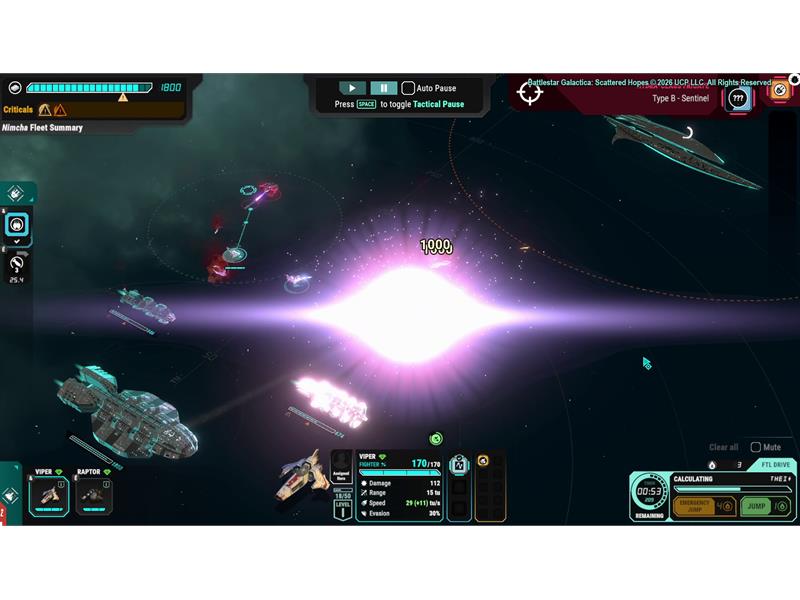Pause combat using the pause button
This screenshot has width=800, height=600.
click(x=384, y=88)
